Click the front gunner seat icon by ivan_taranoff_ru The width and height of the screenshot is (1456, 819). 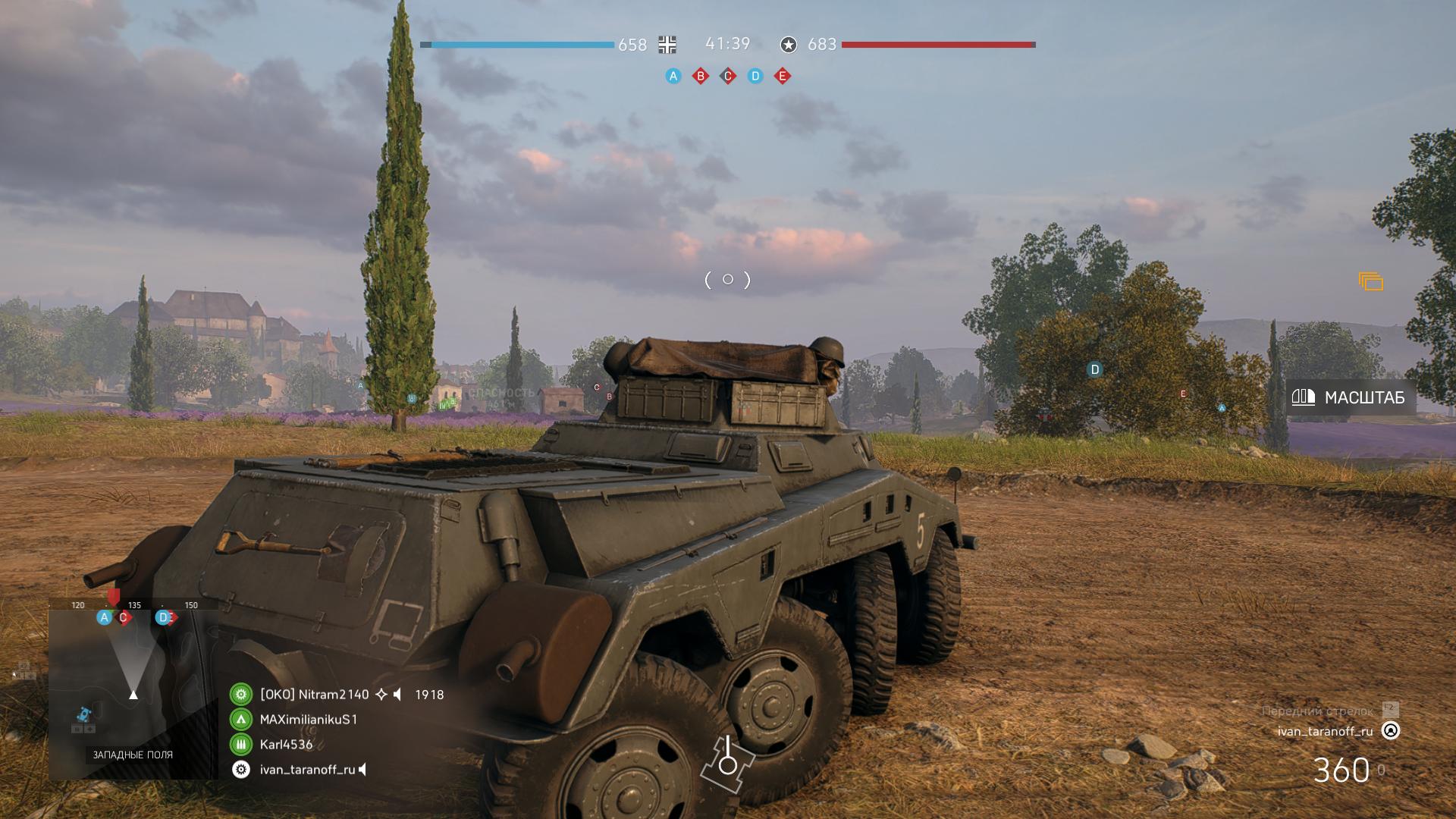coord(1391,731)
